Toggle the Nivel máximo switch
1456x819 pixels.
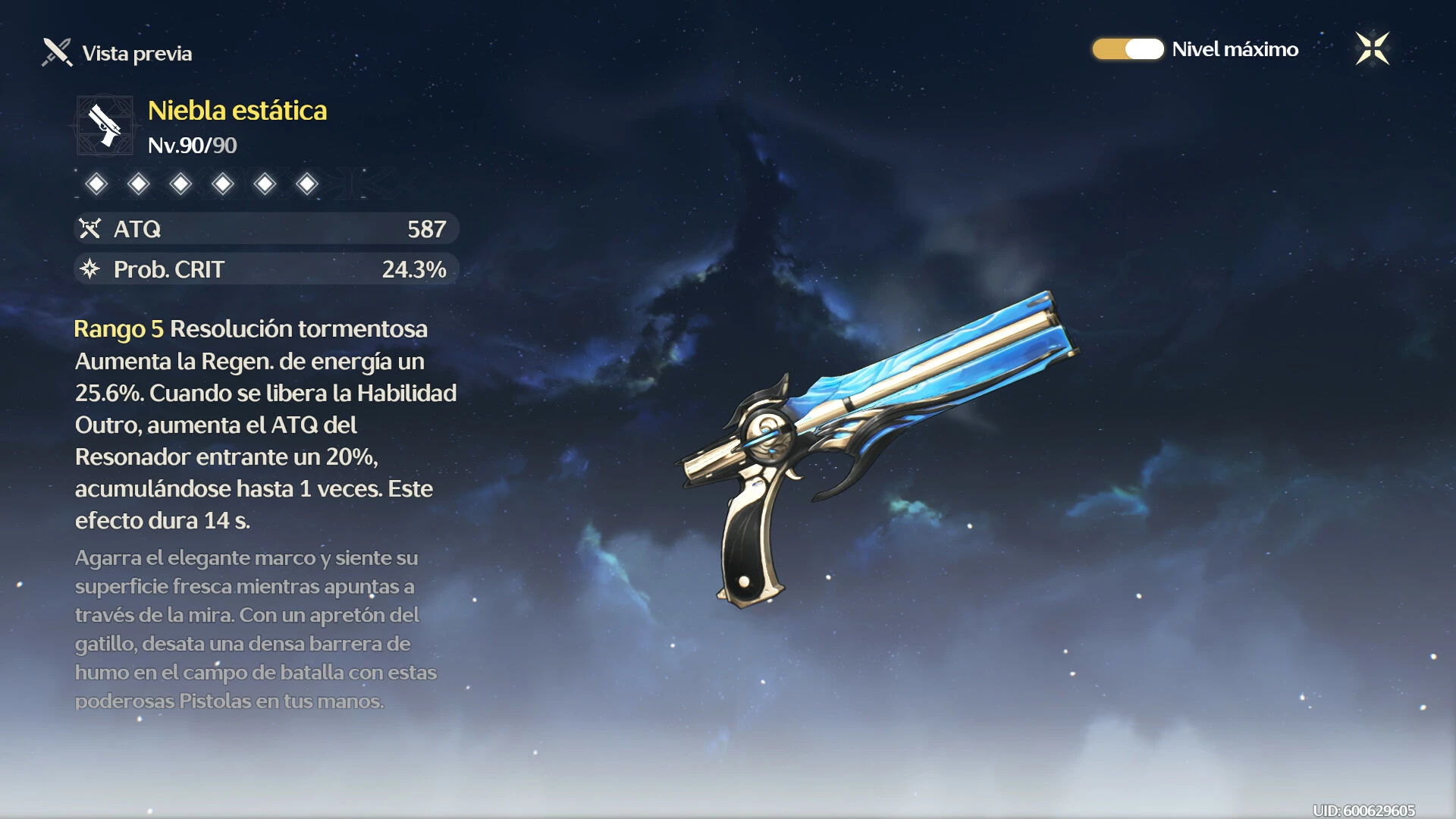1128,49
